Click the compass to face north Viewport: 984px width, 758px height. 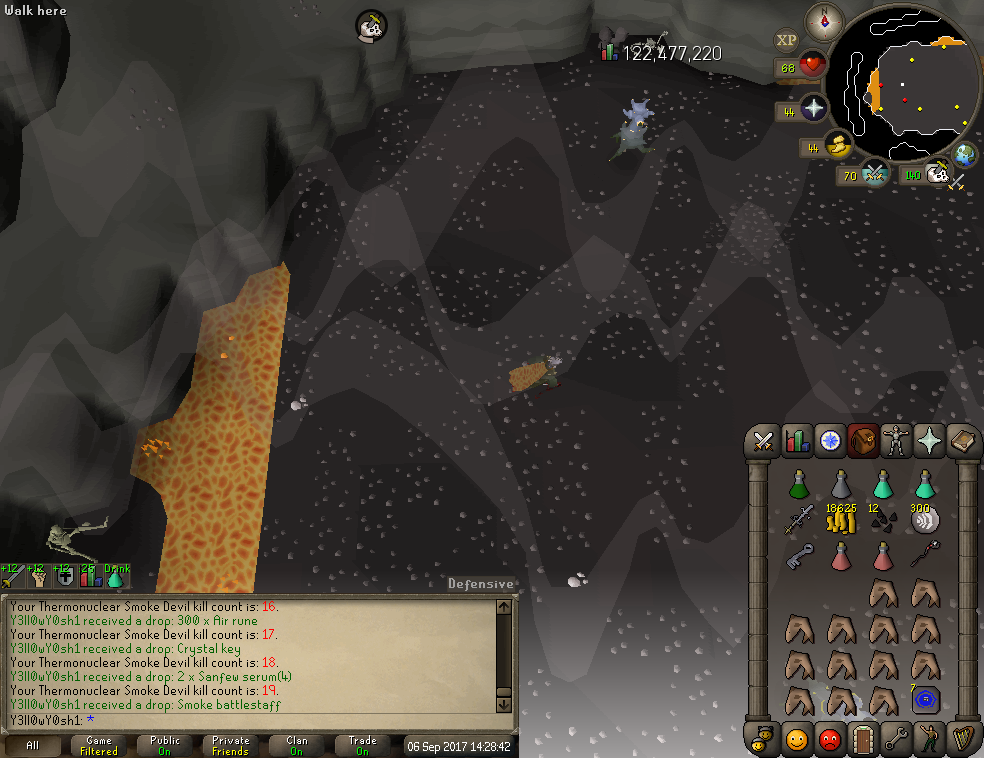pyautogui.click(x=825, y=19)
